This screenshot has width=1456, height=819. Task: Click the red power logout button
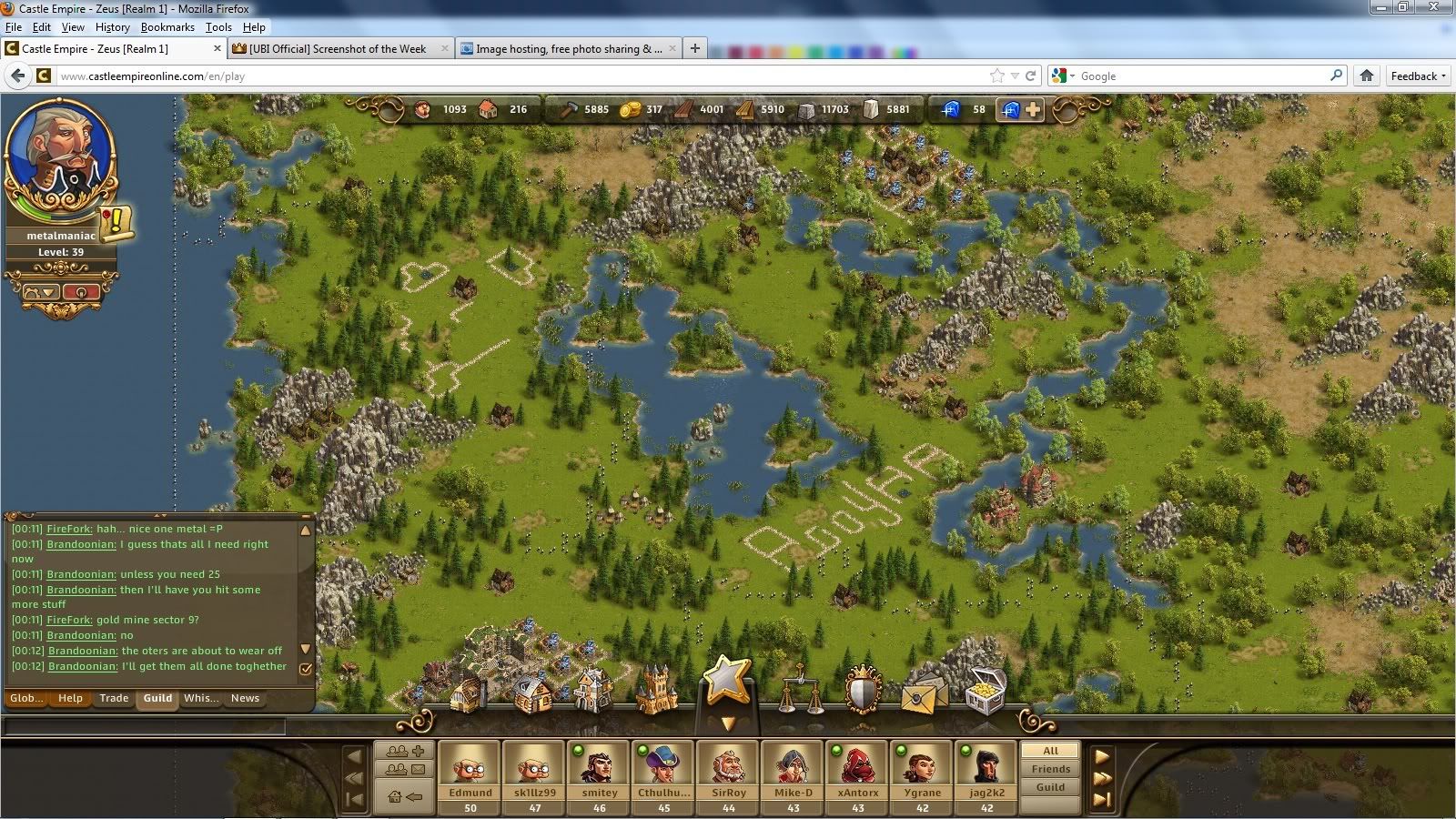pos(82,292)
